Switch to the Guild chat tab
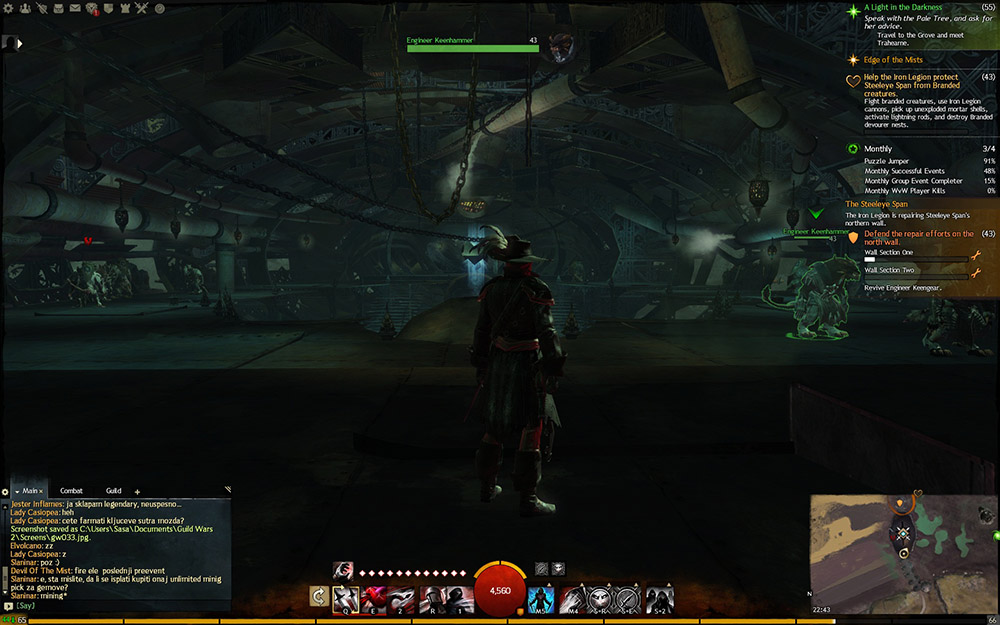Screen dimensions: 1000x625 113,491
